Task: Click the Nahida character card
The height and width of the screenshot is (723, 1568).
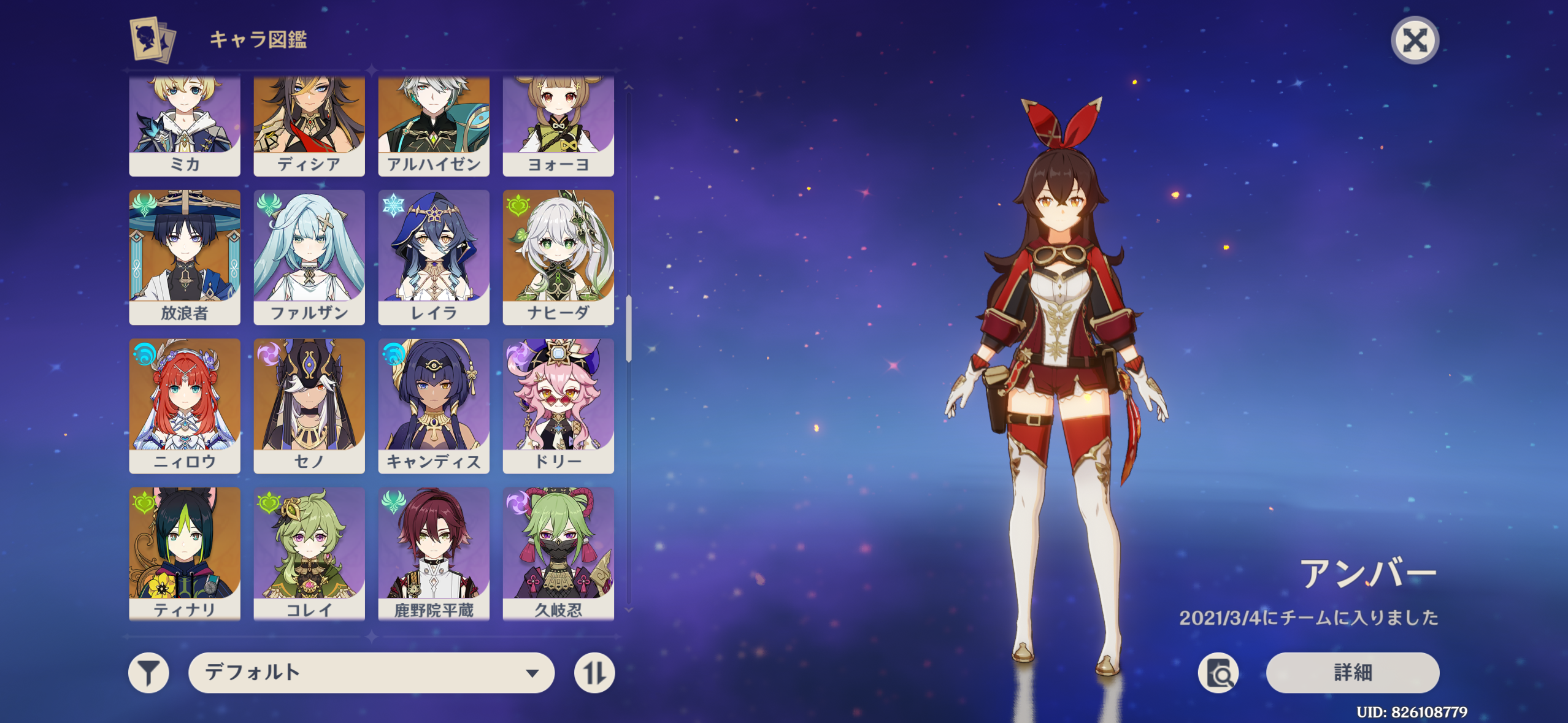Action: (558, 257)
